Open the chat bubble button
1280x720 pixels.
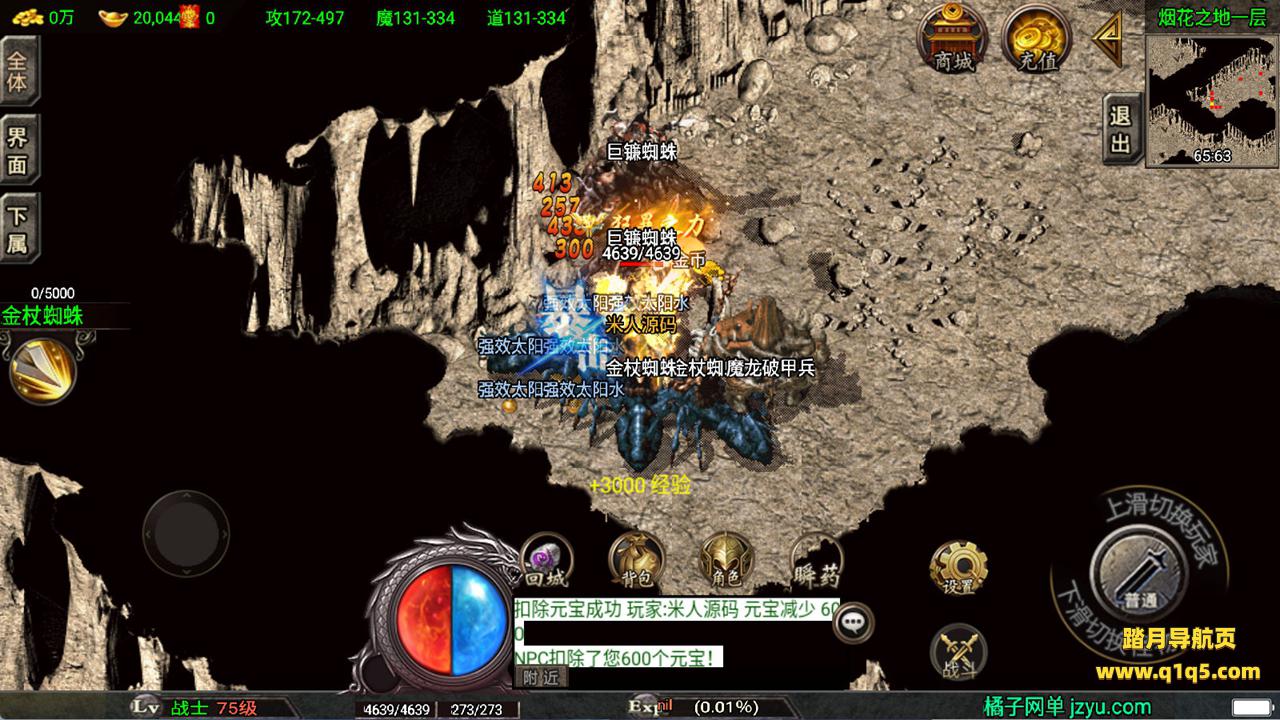point(852,622)
